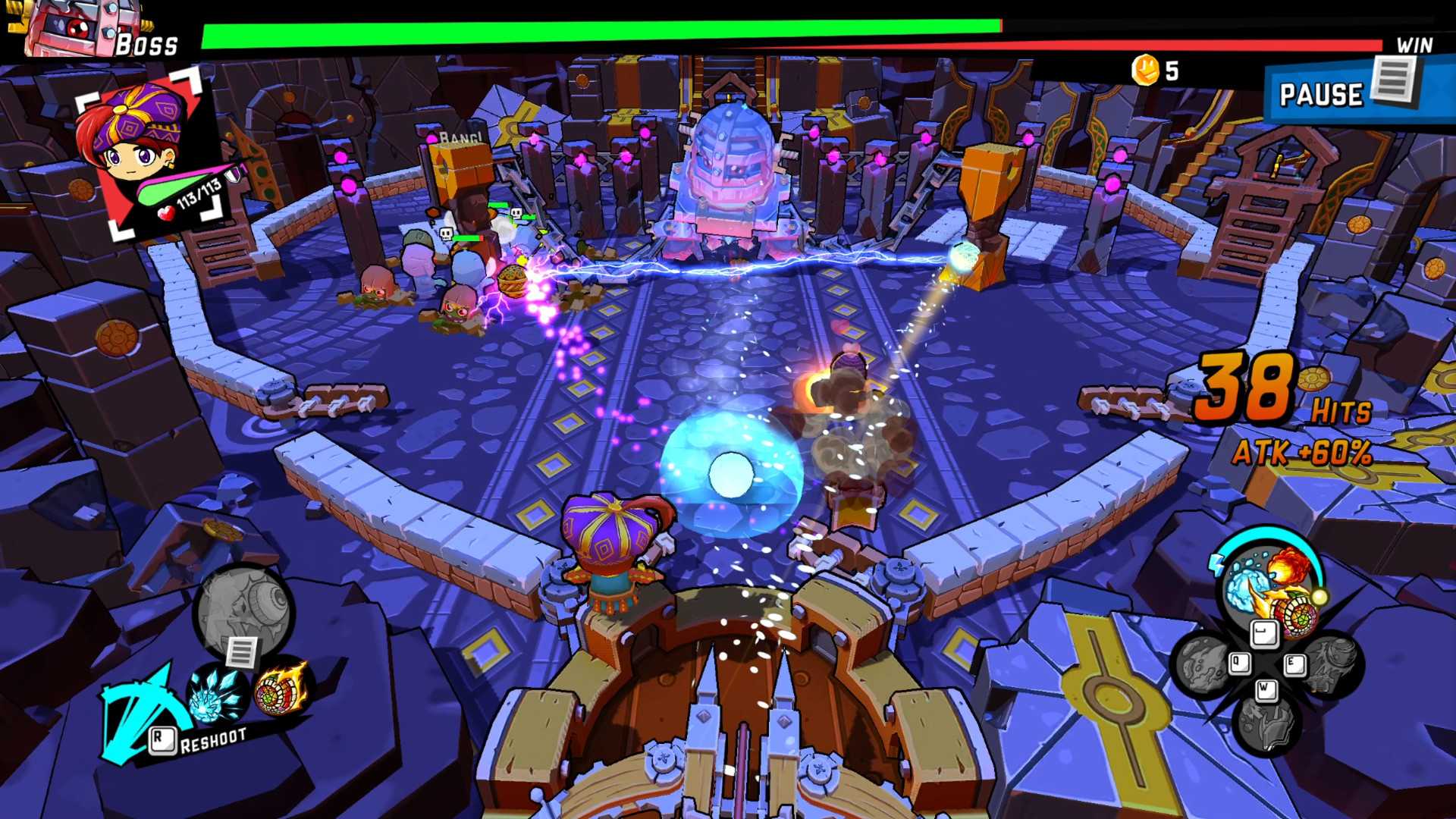
Task: Select the flaming shell skill icon
Action: pyautogui.click(x=280, y=693)
